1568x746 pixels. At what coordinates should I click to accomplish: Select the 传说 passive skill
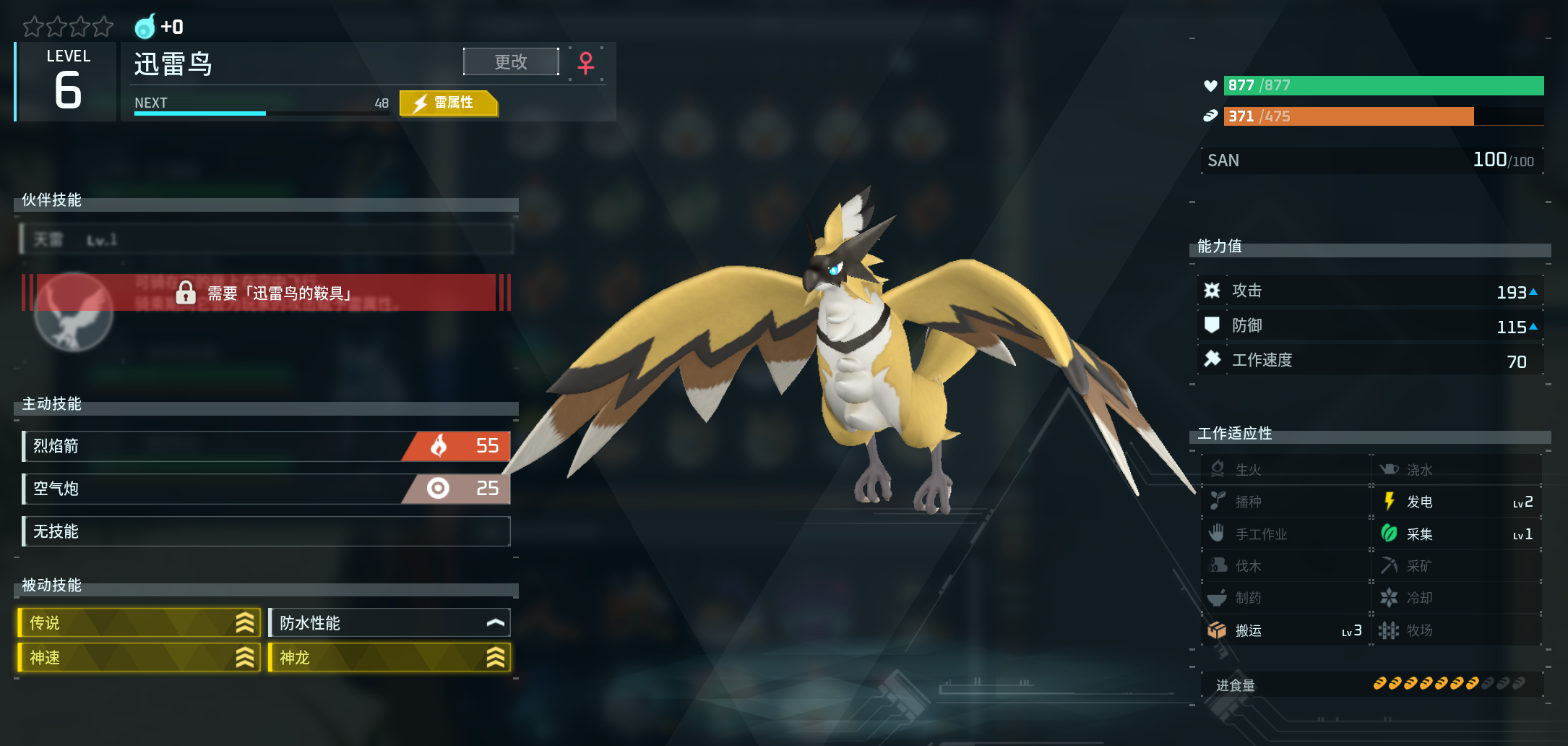[x=139, y=622]
